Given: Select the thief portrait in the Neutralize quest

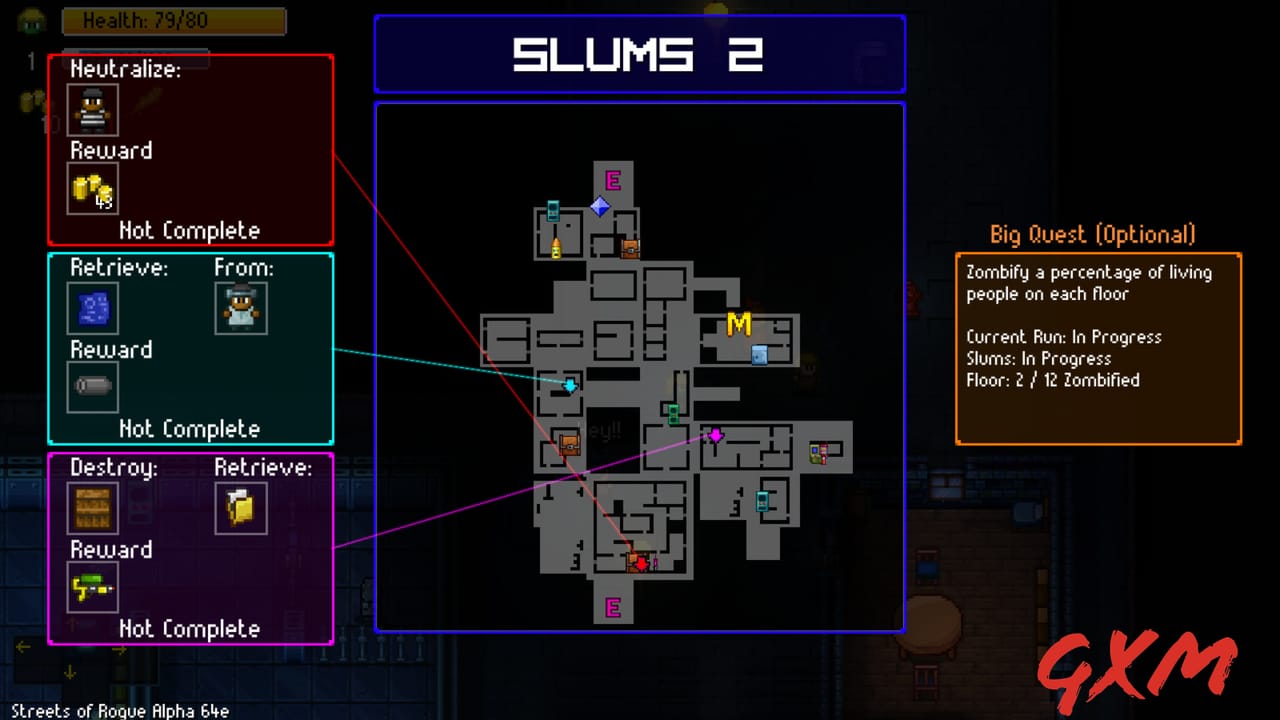Looking at the screenshot, I should 93,110.
